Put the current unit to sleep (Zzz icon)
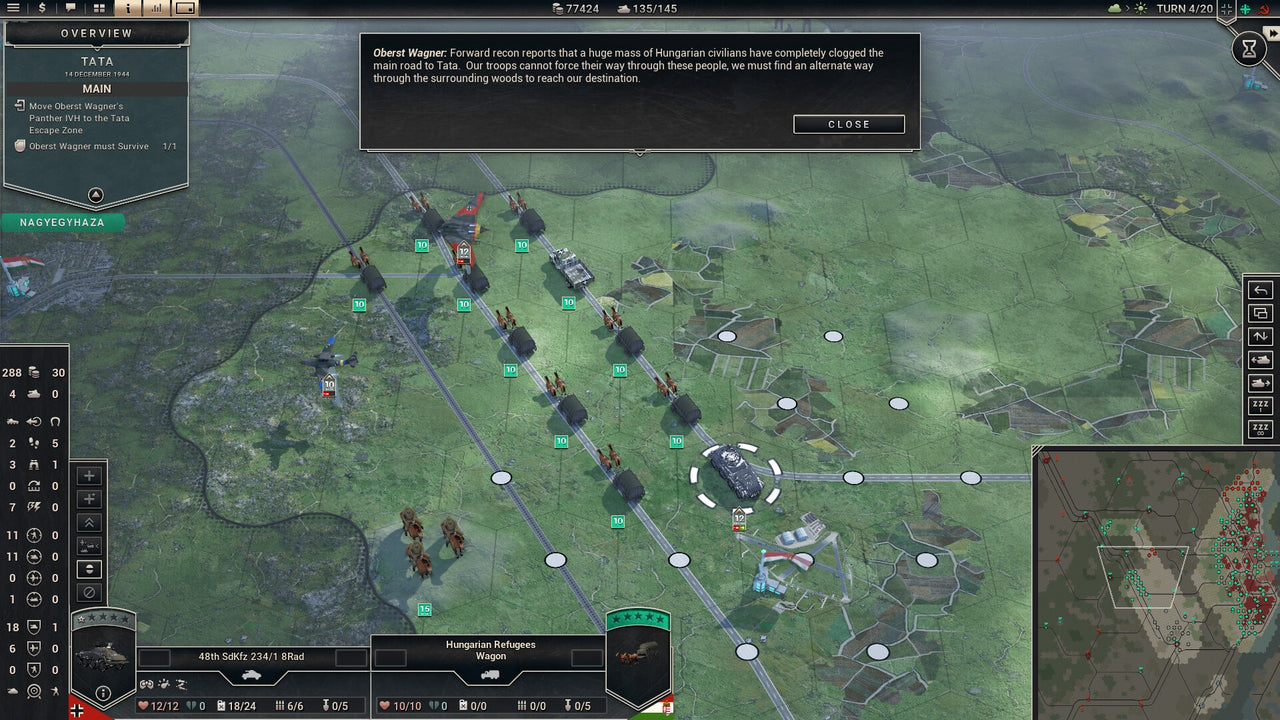 (1259, 405)
